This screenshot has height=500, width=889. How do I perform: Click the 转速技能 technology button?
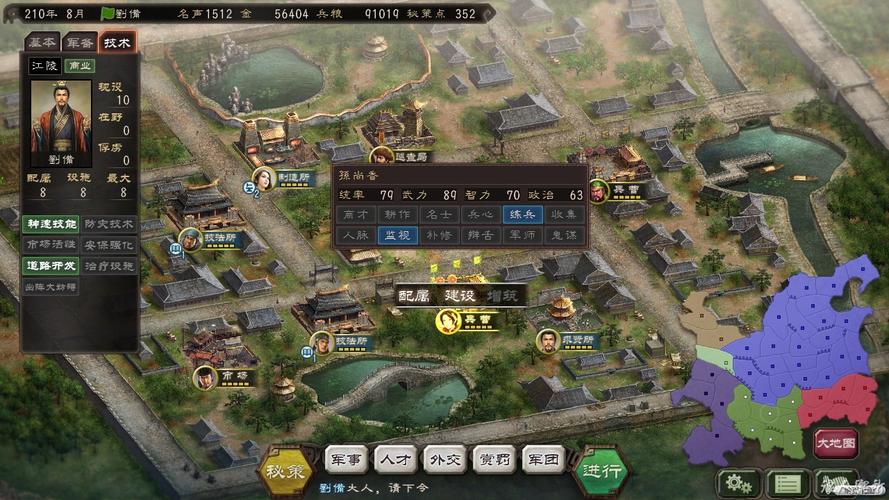pyautogui.click(x=50, y=223)
